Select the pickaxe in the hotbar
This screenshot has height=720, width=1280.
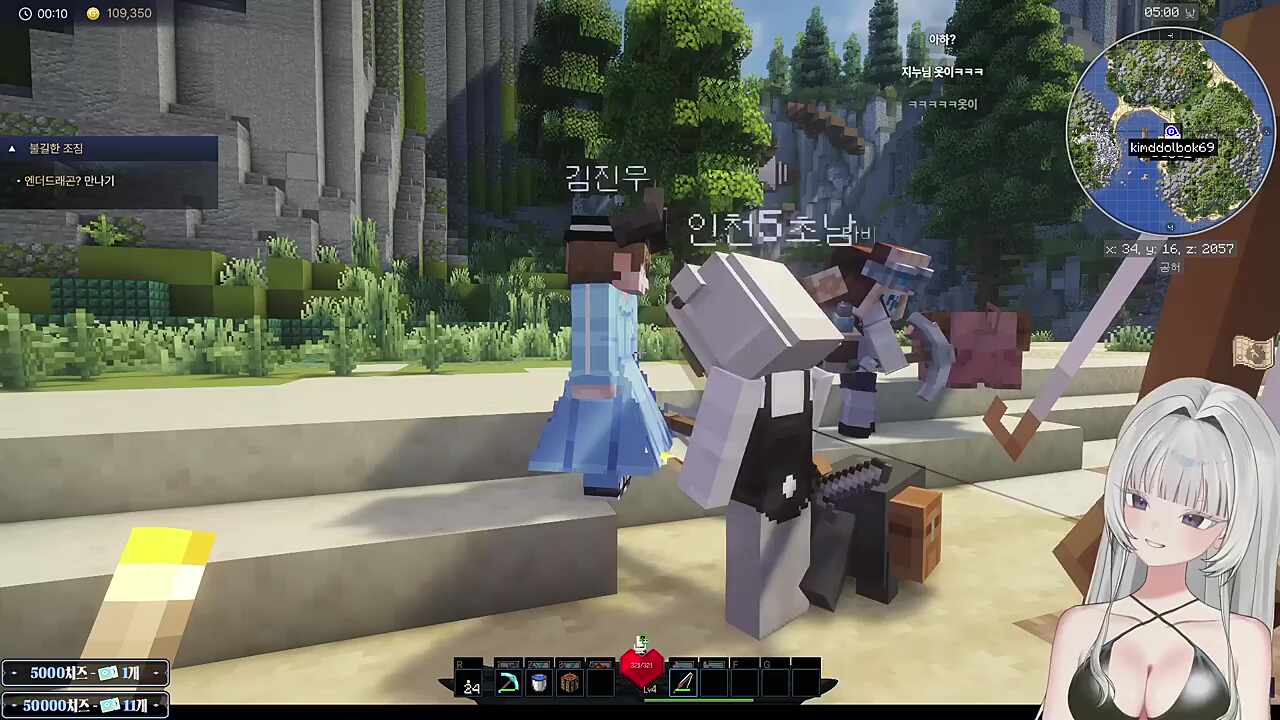click(508, 682)
